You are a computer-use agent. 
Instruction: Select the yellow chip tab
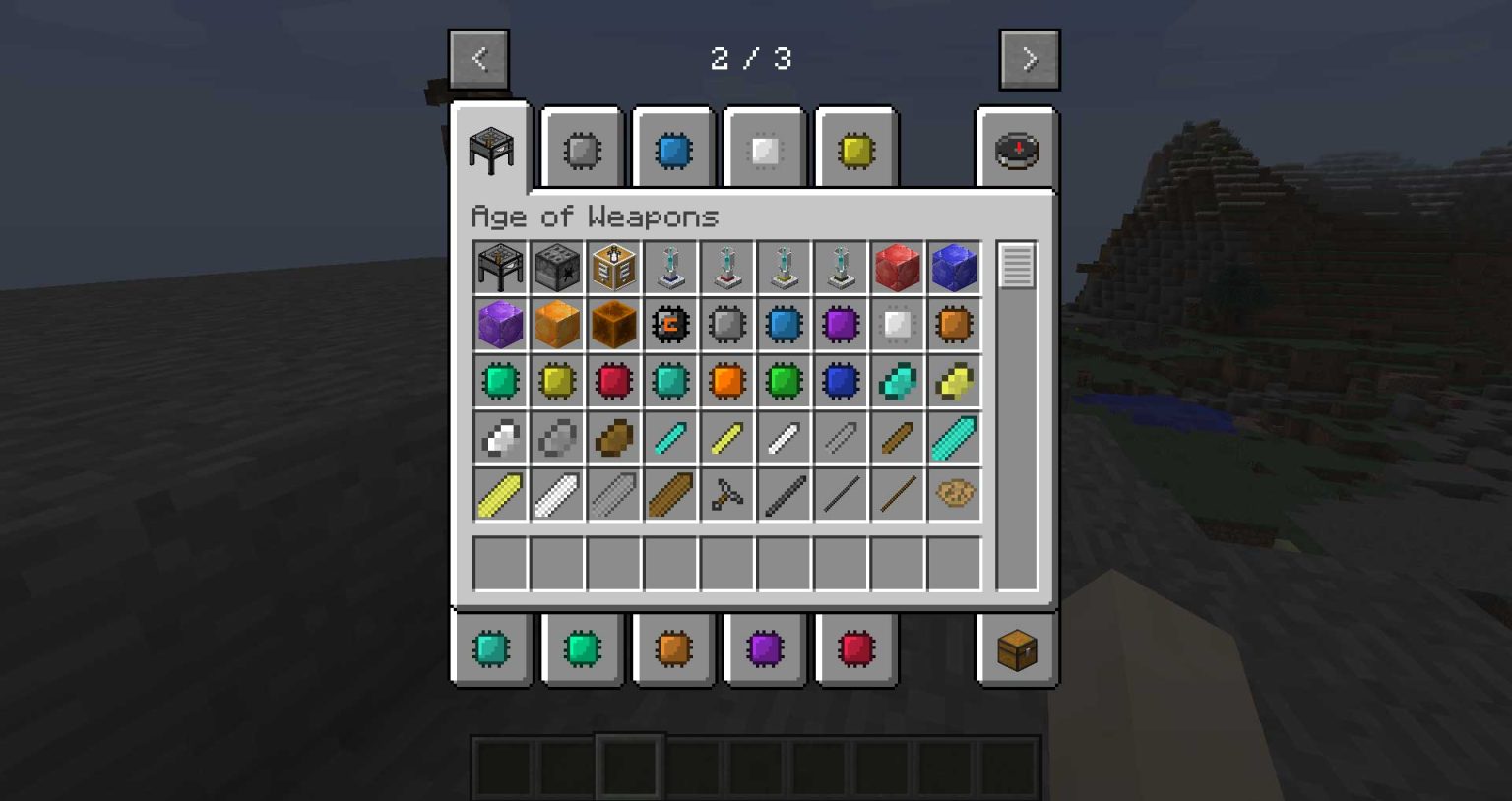point(854,150)
